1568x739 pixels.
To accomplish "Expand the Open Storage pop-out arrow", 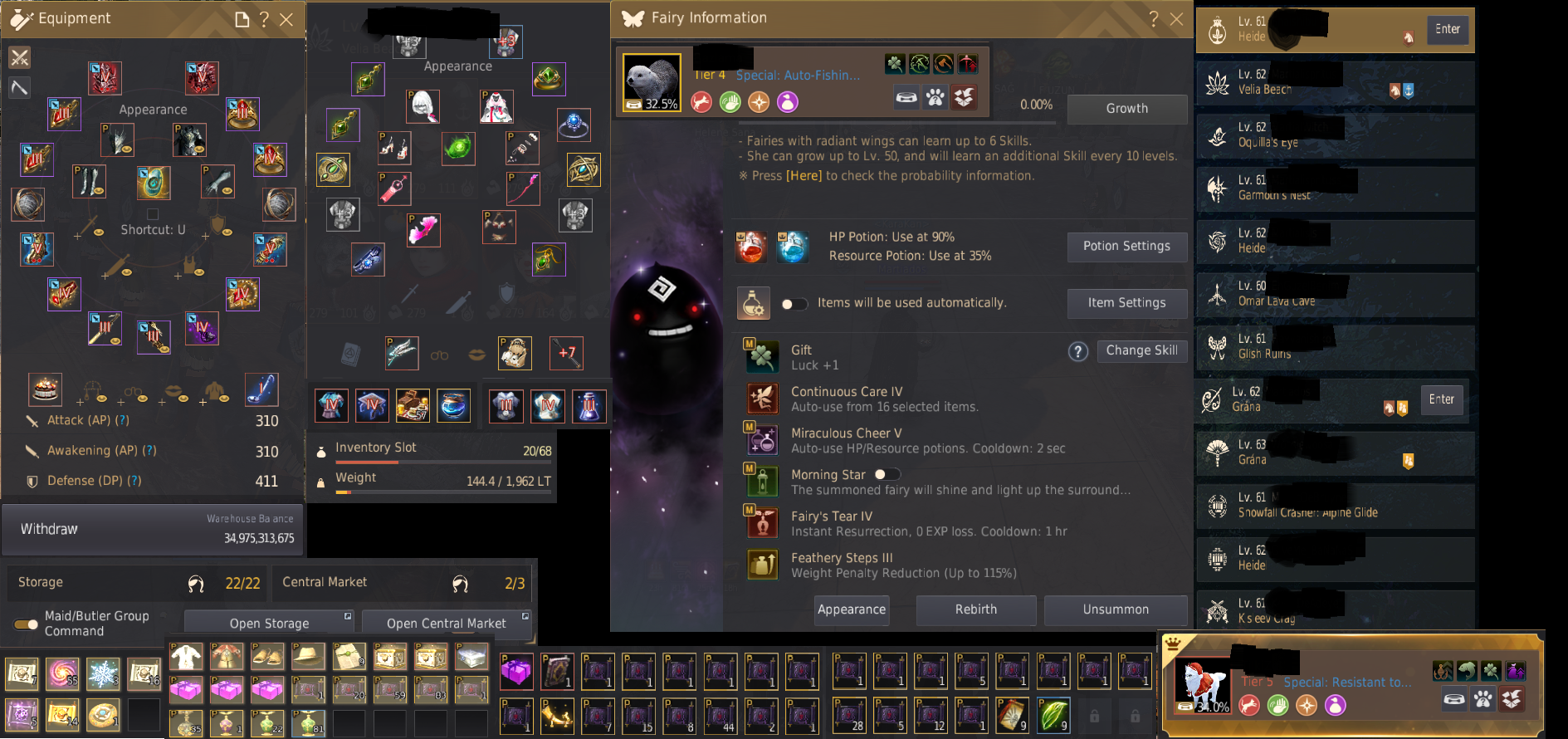I will [x=349, y=617].
